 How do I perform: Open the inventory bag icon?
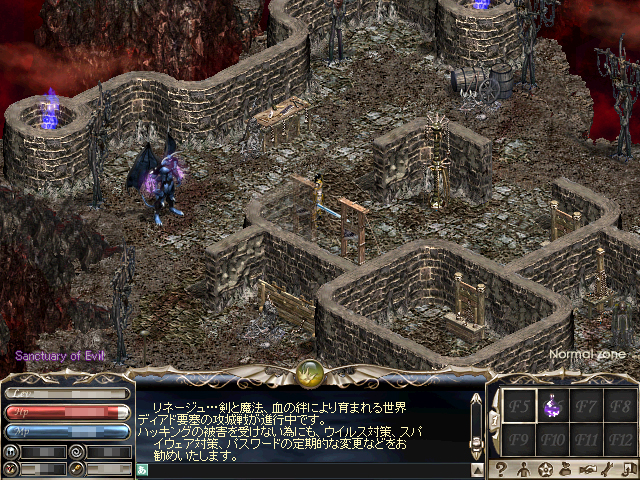[568, 469]
